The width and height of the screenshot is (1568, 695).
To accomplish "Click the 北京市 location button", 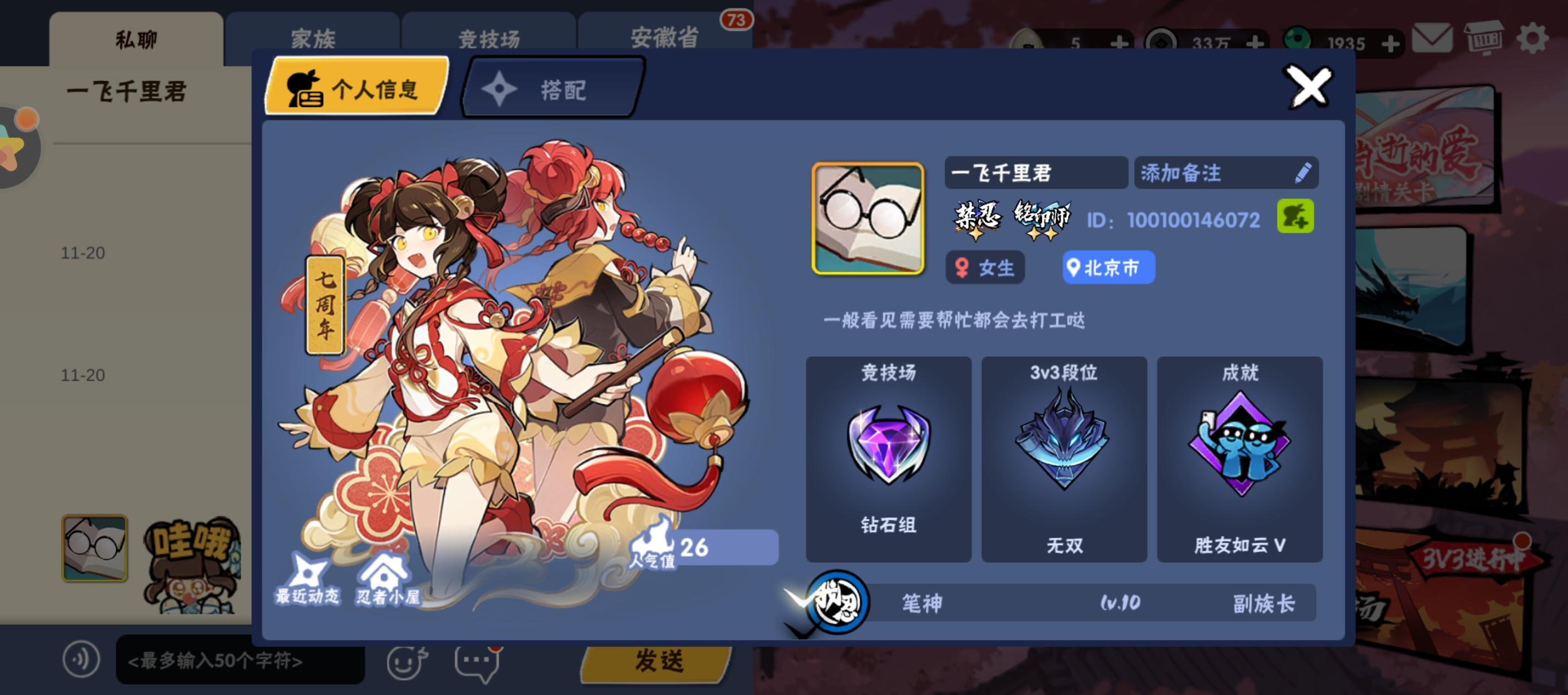I will click(1107, 268).
